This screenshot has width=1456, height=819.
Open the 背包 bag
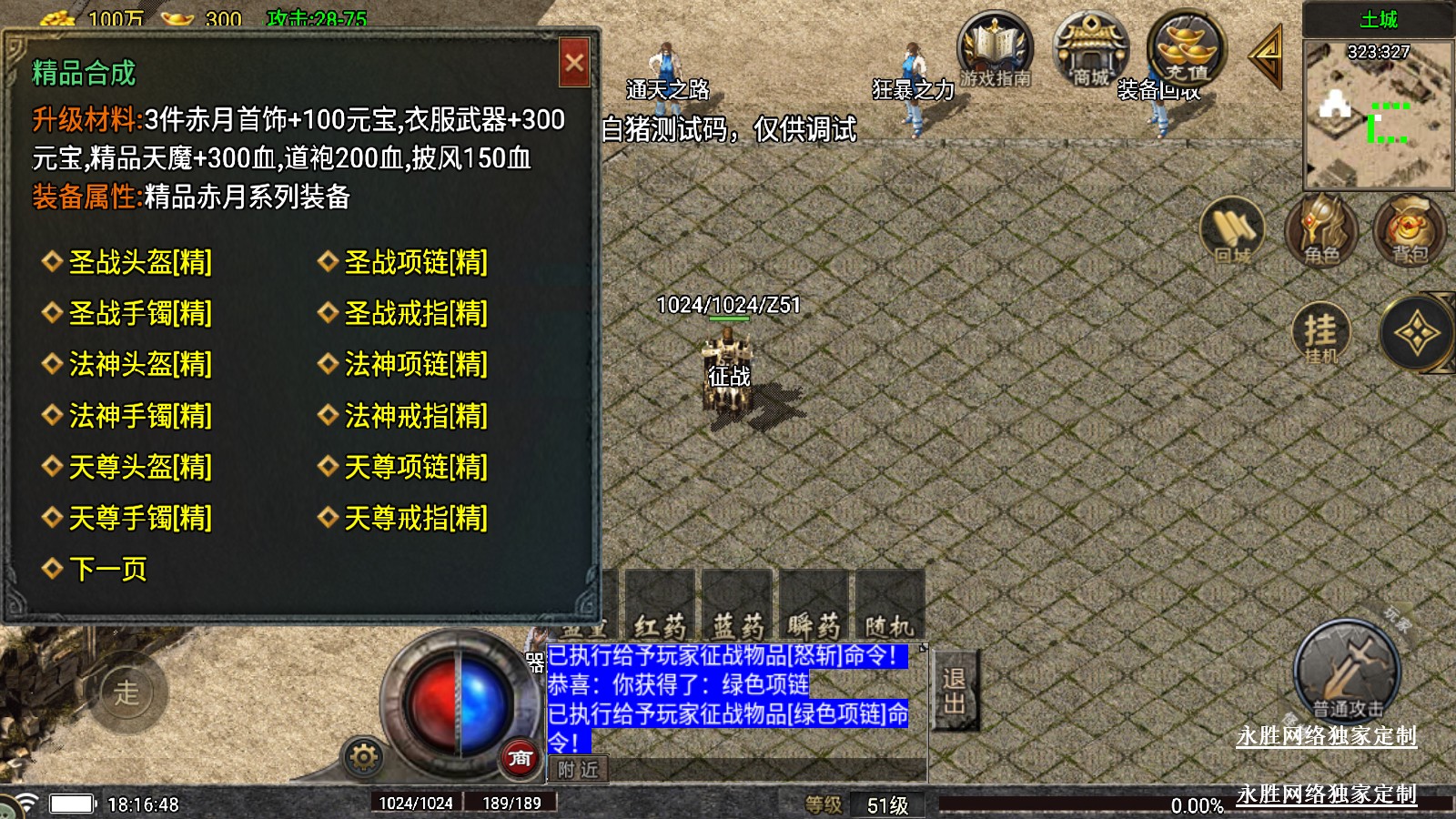point(1409,230)
